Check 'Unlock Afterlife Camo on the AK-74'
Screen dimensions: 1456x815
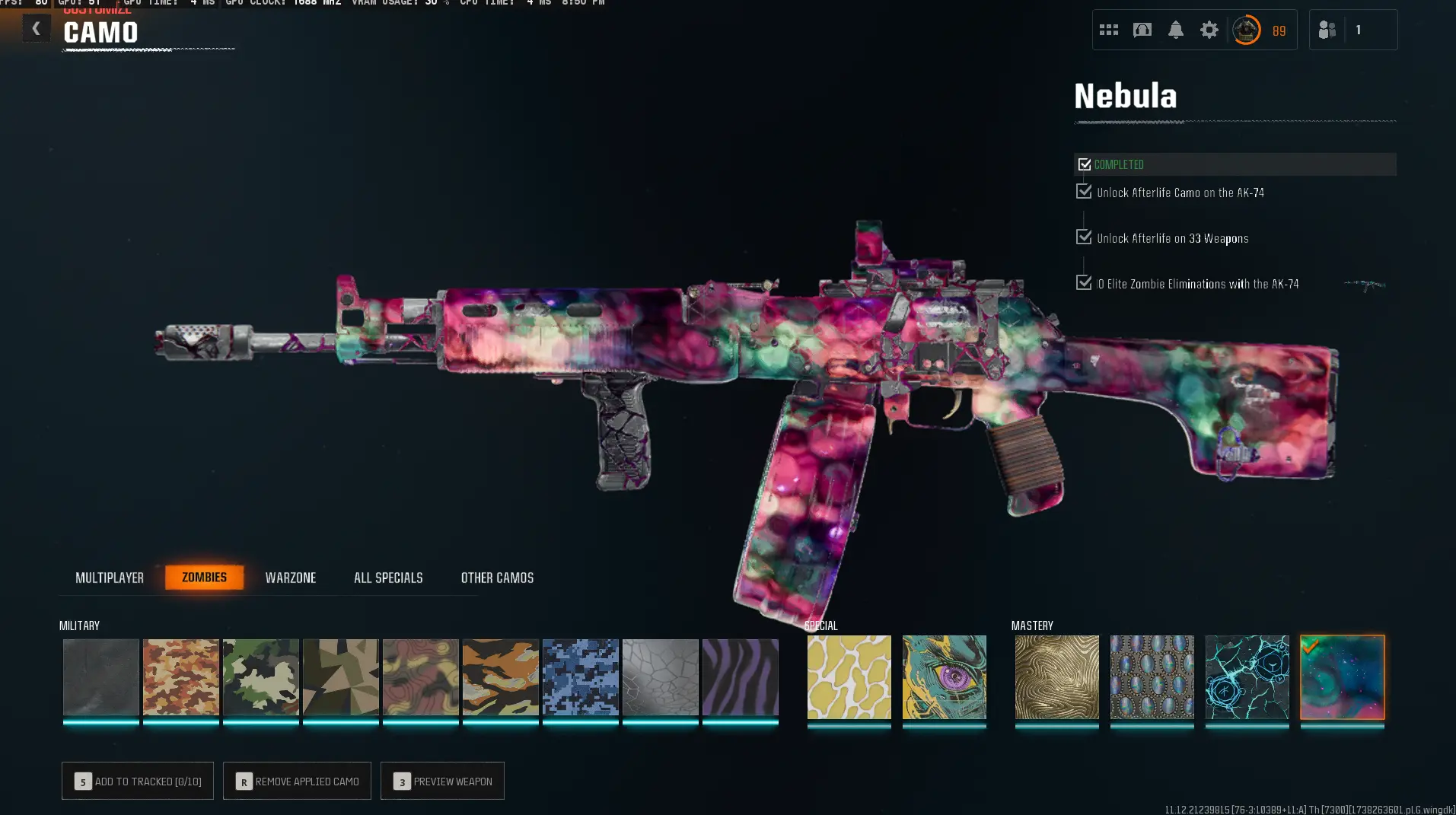click(1084, 191)
